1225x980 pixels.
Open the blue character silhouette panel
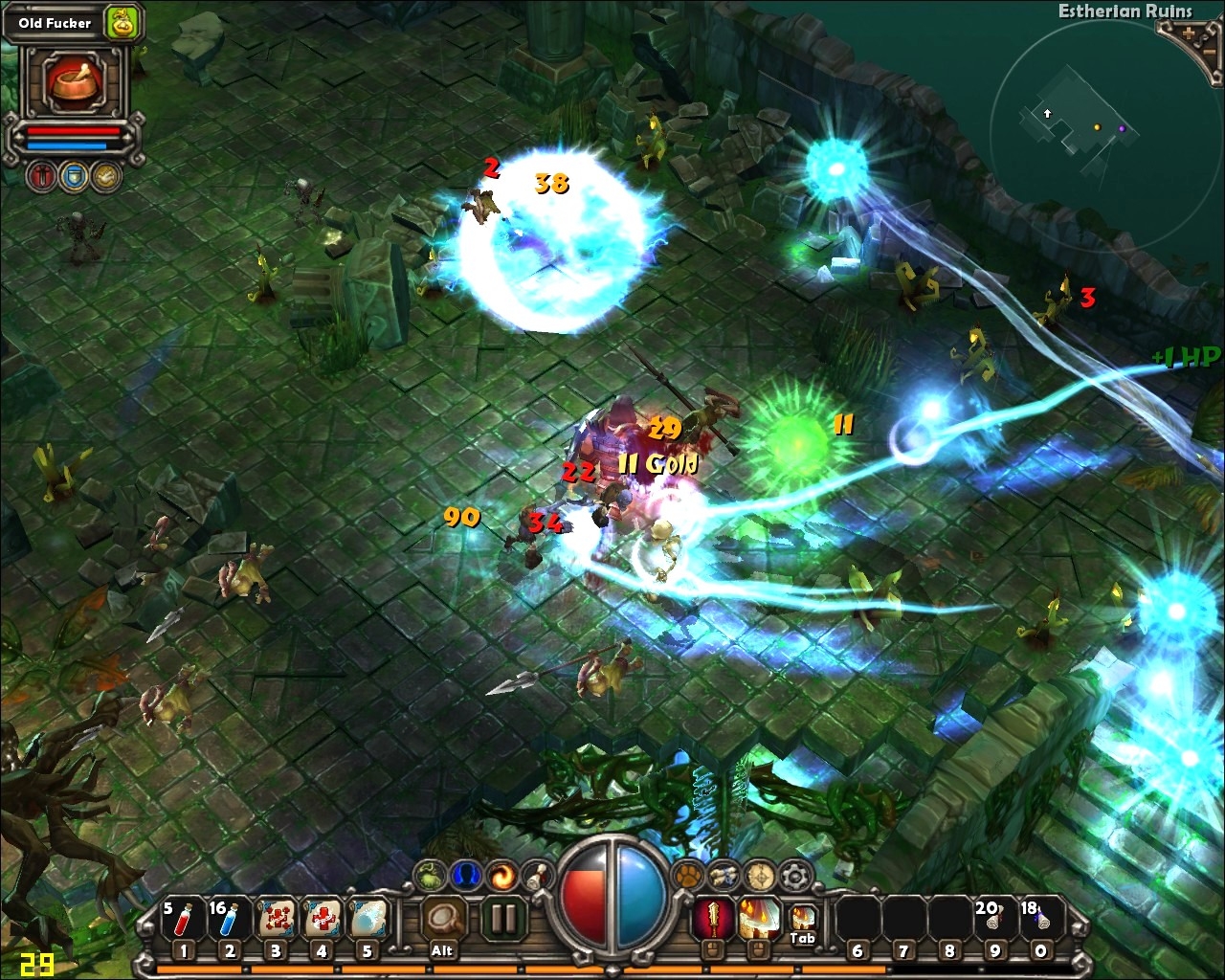[466, 874]
